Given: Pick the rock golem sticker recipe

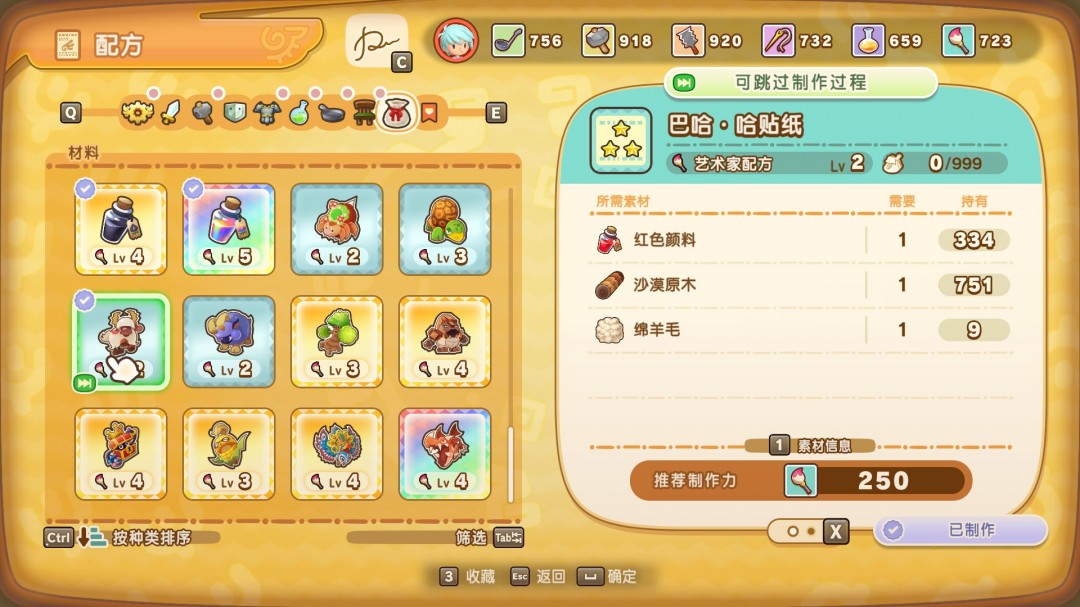Looking at the screenshot, I should [x=445, y=341].
